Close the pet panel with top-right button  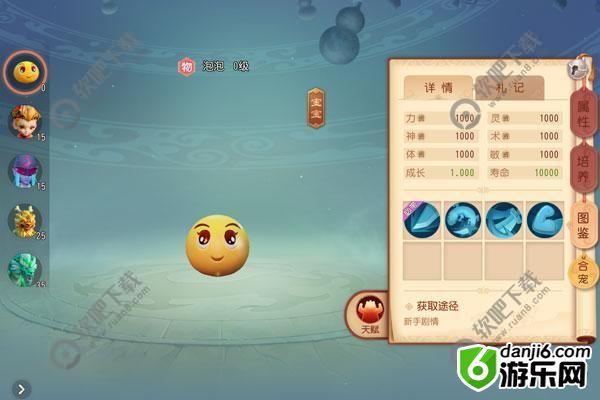(x=577, y=70)
